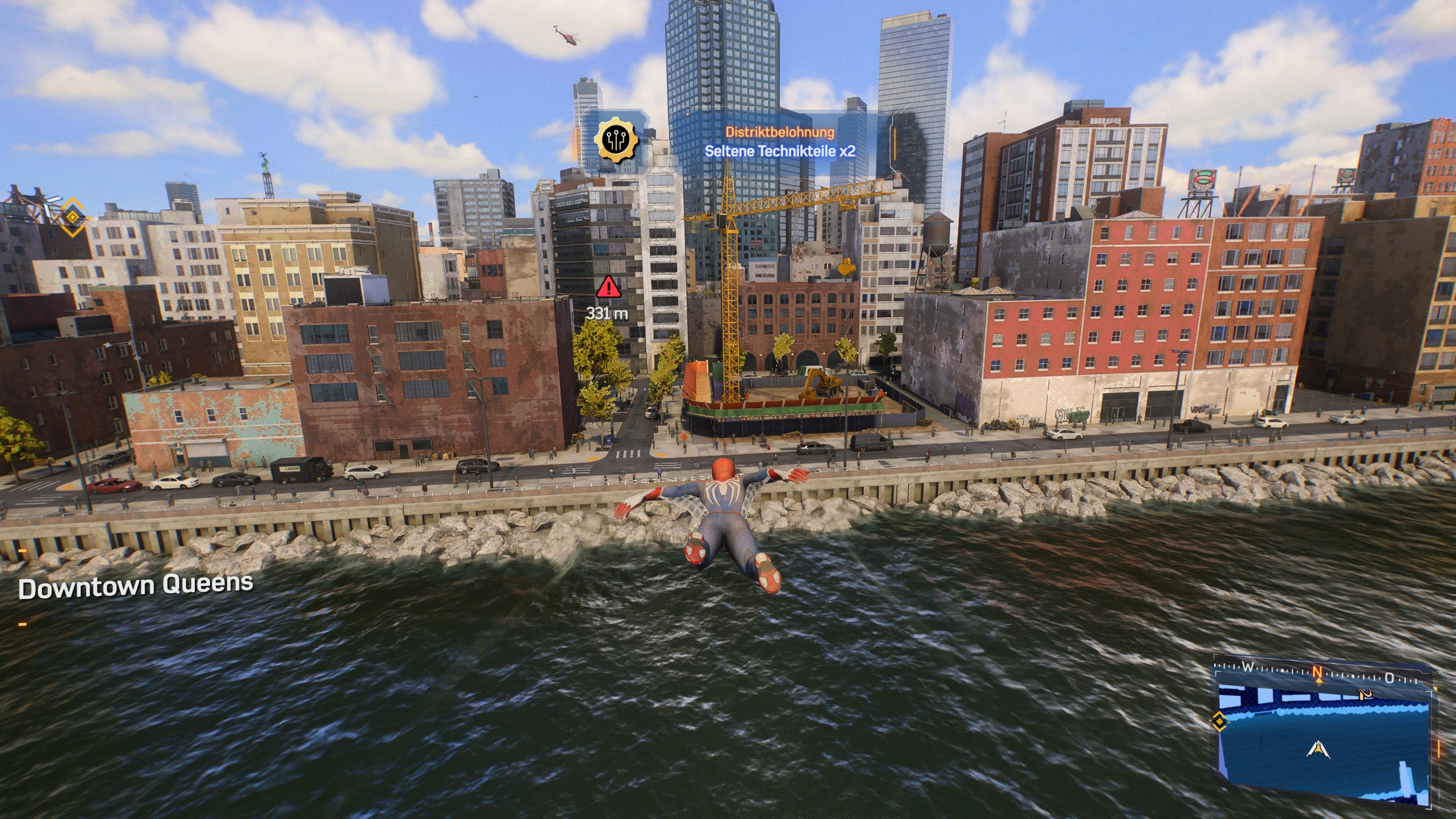This screenshot has width=1456, height=819.
Task: Select the yellow N compass indicator
Action: (1317, 673)
